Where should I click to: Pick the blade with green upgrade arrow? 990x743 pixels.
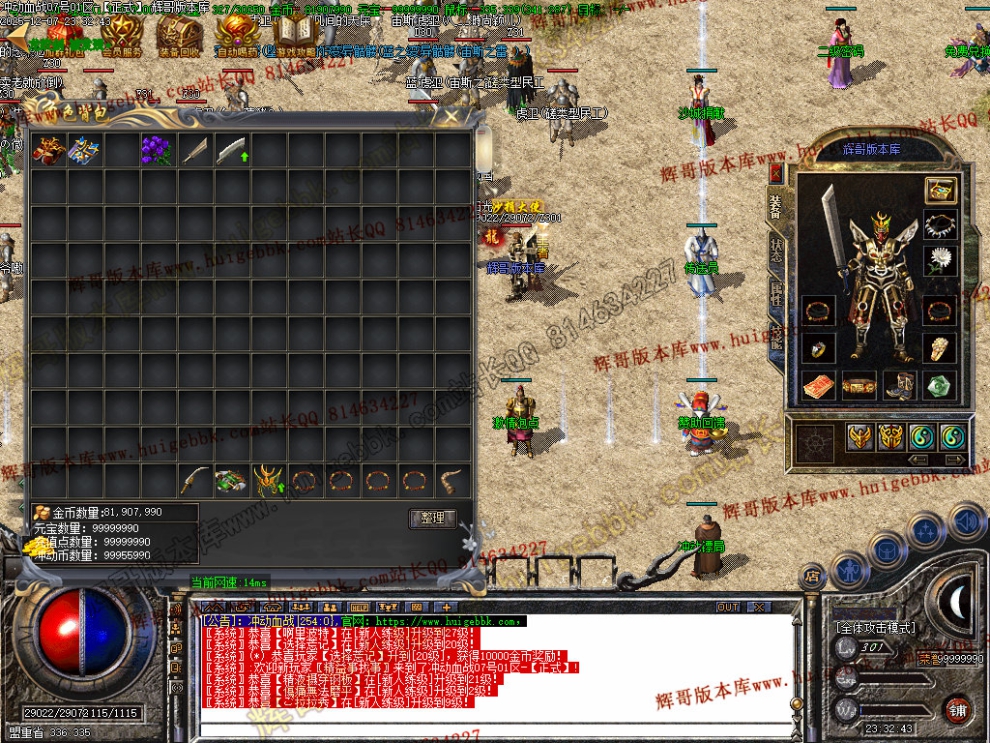click(x=231, y=150)
